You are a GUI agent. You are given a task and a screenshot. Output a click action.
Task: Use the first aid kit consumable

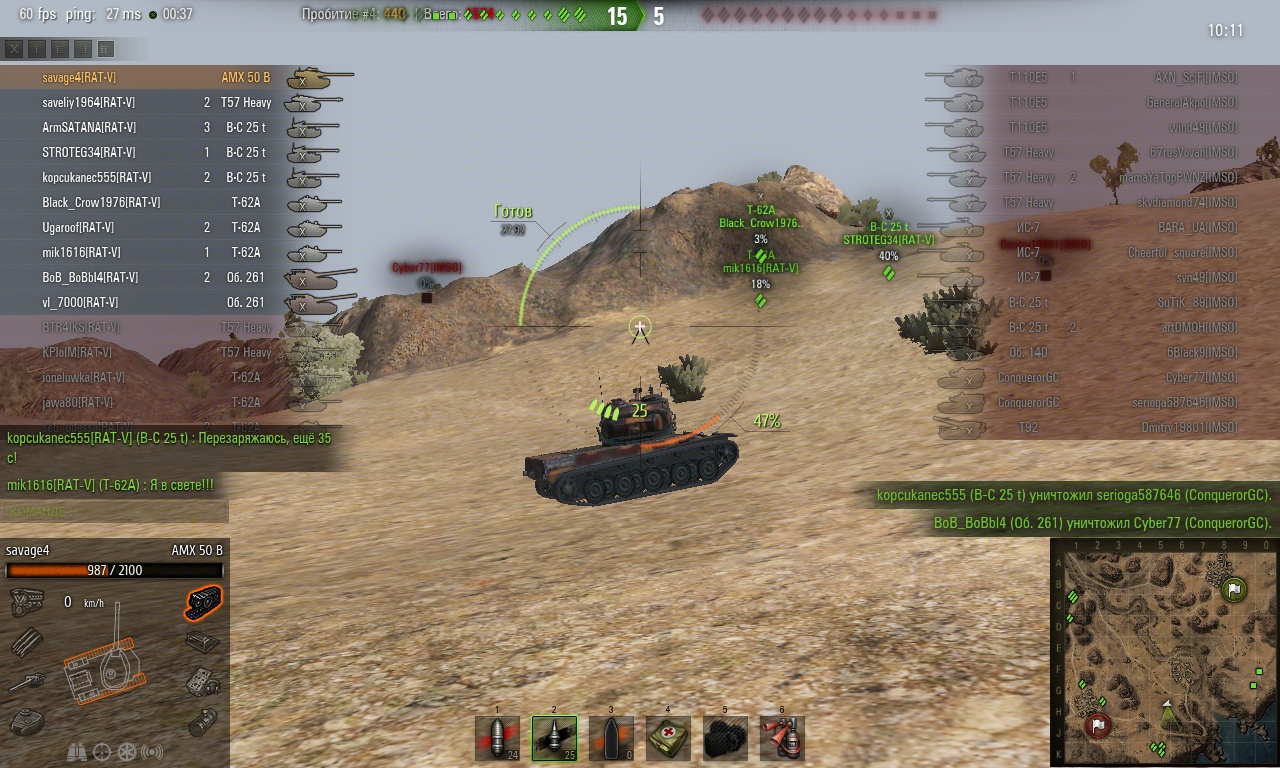pyautogui.click(x=668, y=738)
